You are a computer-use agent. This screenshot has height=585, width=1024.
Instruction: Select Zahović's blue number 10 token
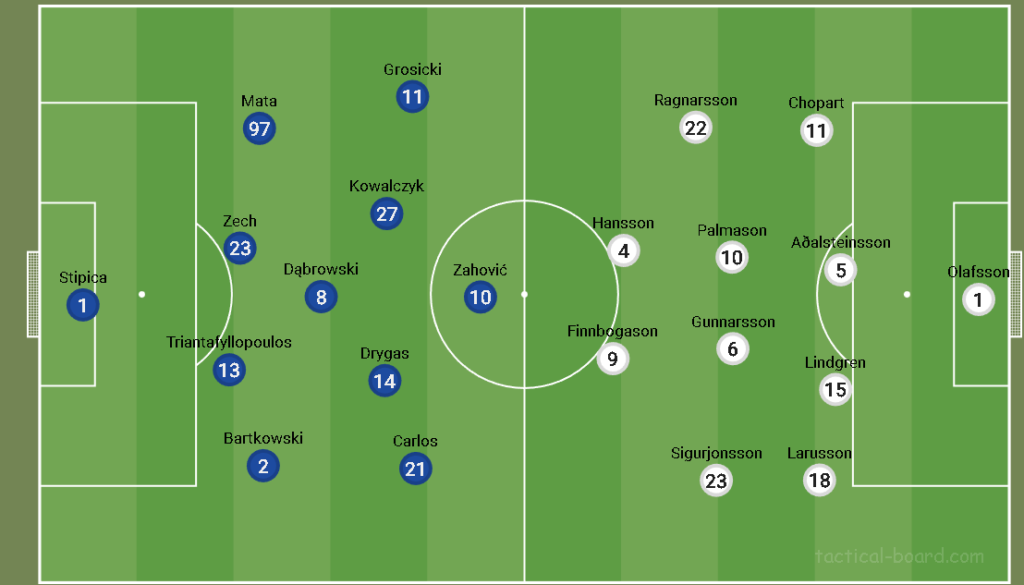coord(480,297)
